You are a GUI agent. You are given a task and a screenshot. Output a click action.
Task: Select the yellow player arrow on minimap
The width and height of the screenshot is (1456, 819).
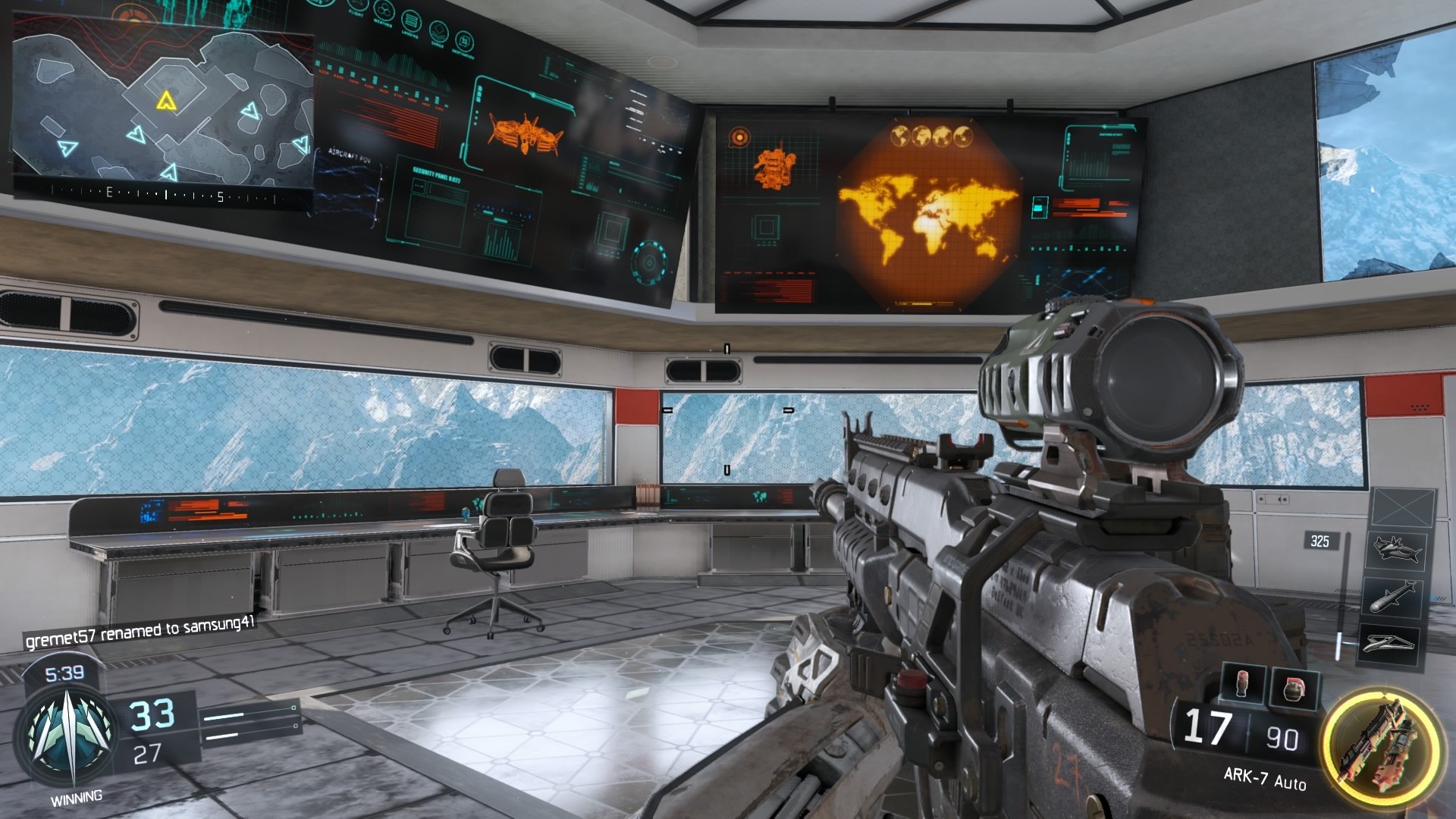(165, 100)
